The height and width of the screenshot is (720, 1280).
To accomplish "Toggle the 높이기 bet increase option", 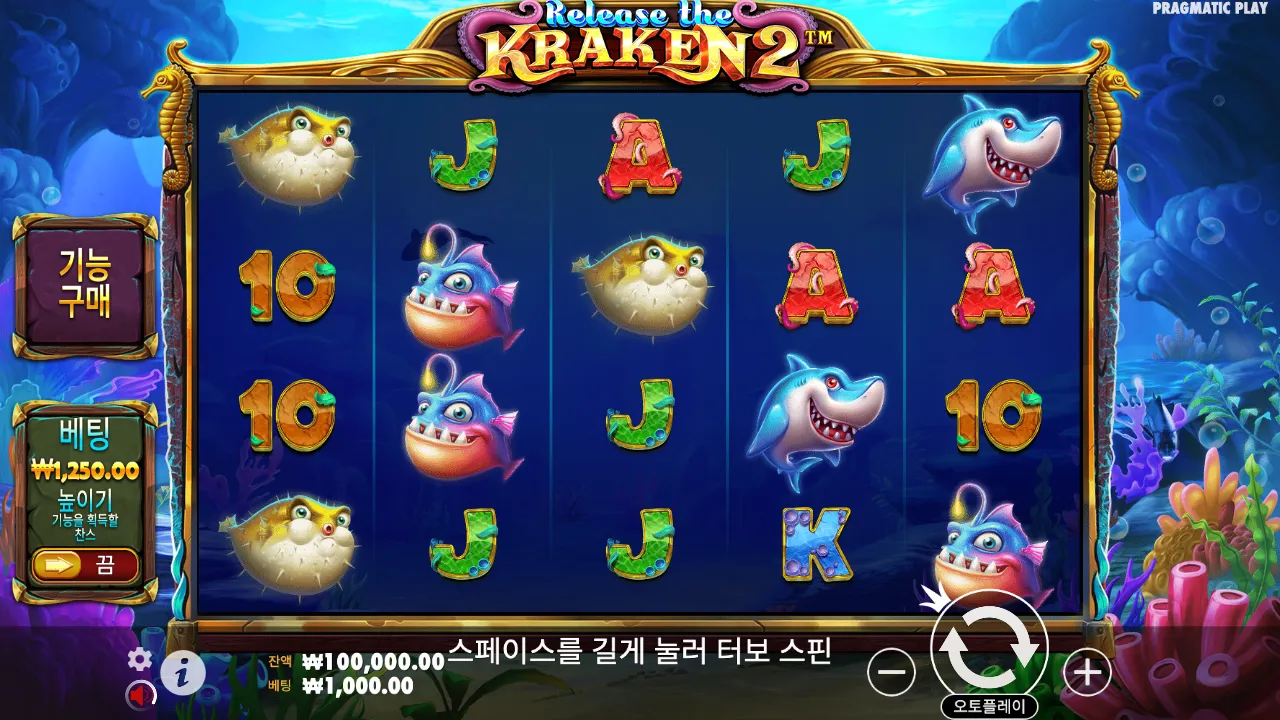I will point(85,498).
